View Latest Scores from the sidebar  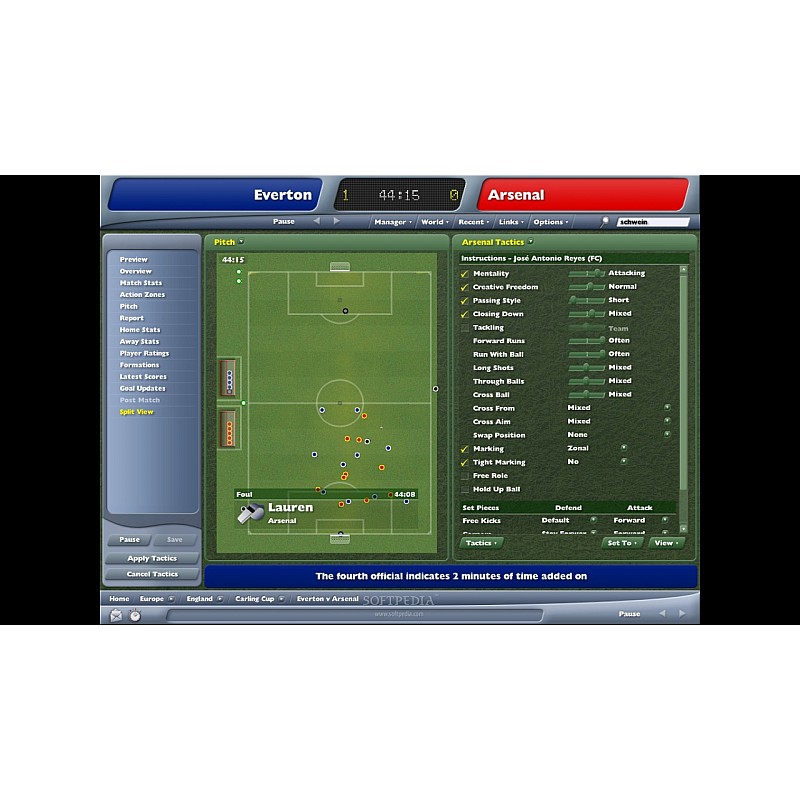(143, 377)
